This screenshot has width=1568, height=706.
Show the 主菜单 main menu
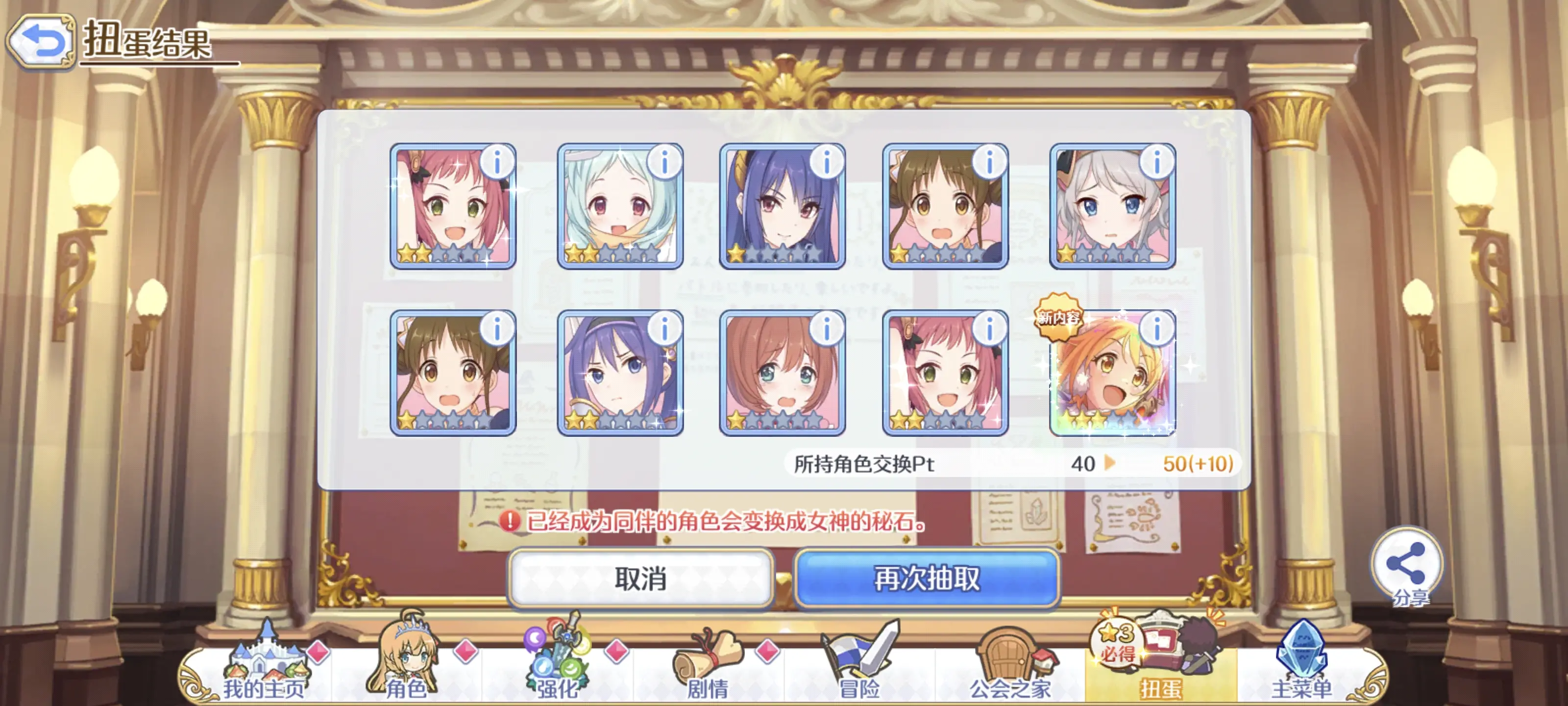tap(1301, 668)
